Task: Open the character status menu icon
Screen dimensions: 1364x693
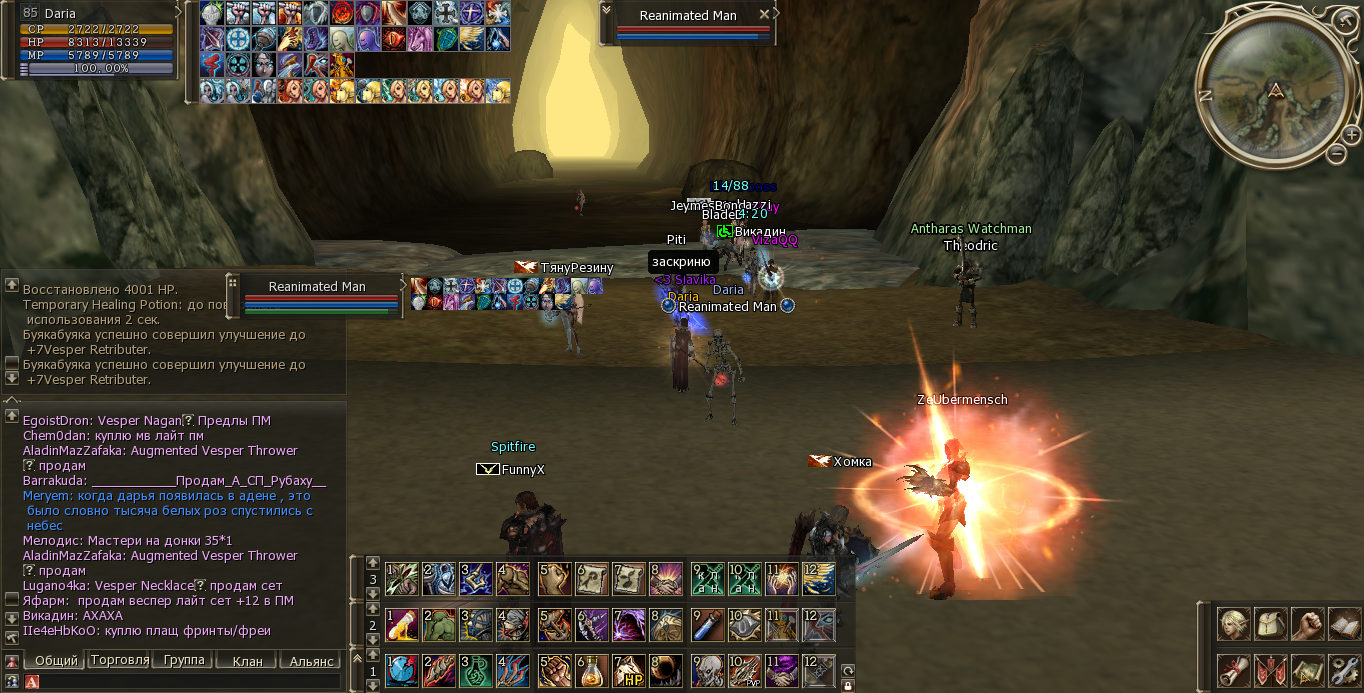Action: 1233,624
